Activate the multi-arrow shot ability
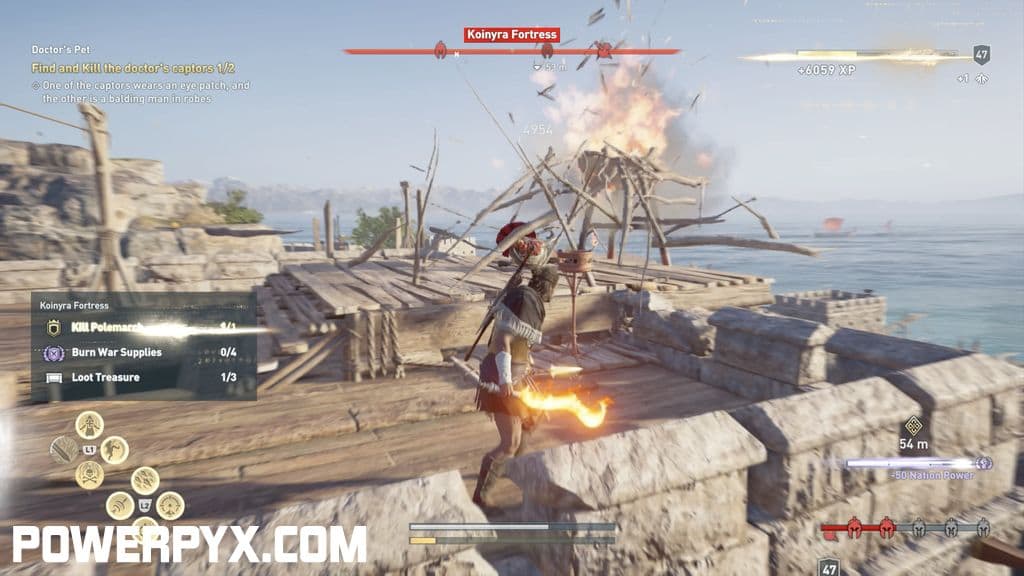The image size is (1024, 576). click(145, 480)
